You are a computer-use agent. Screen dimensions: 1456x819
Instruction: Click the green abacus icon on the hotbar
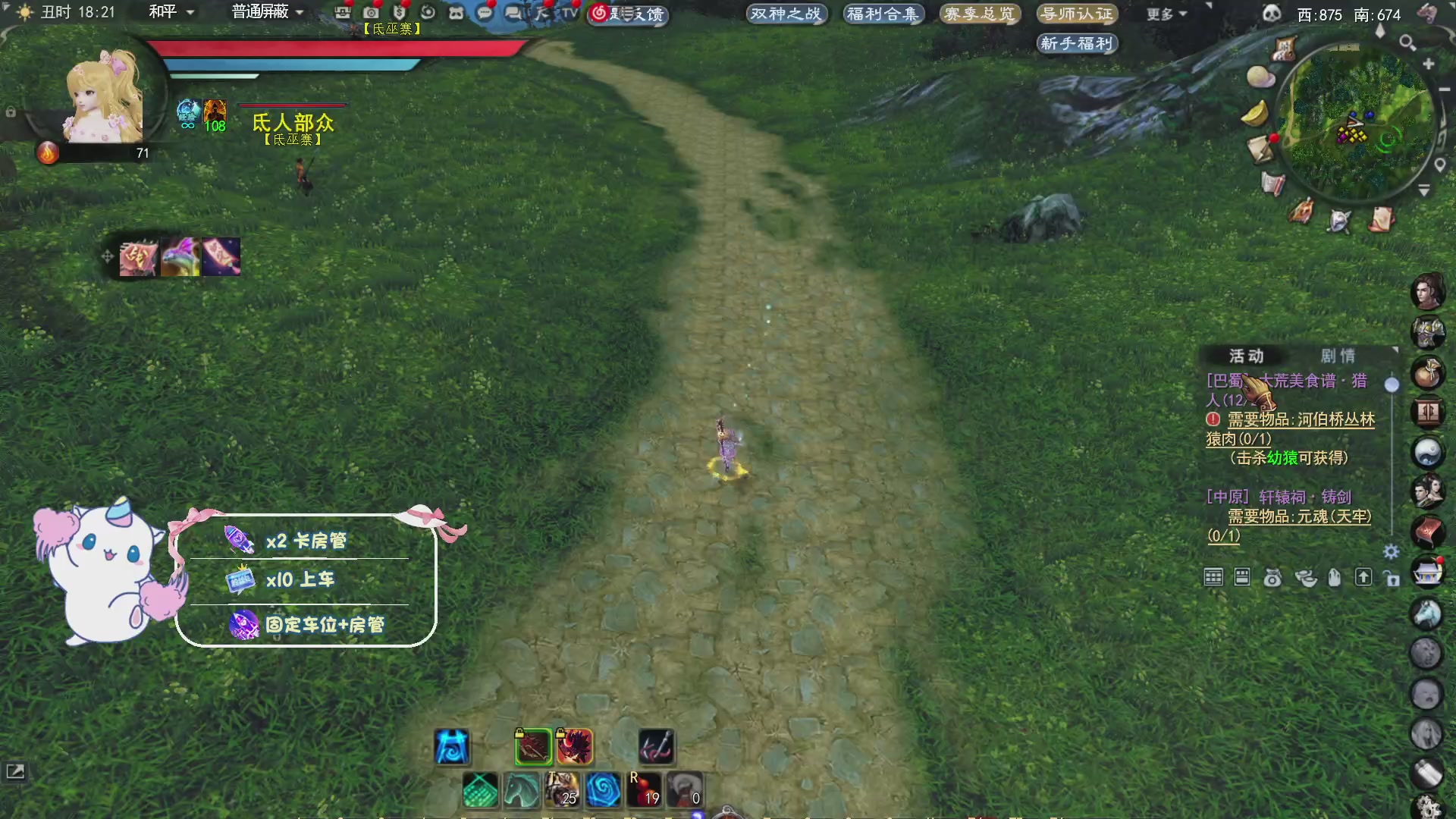point(482,792)
